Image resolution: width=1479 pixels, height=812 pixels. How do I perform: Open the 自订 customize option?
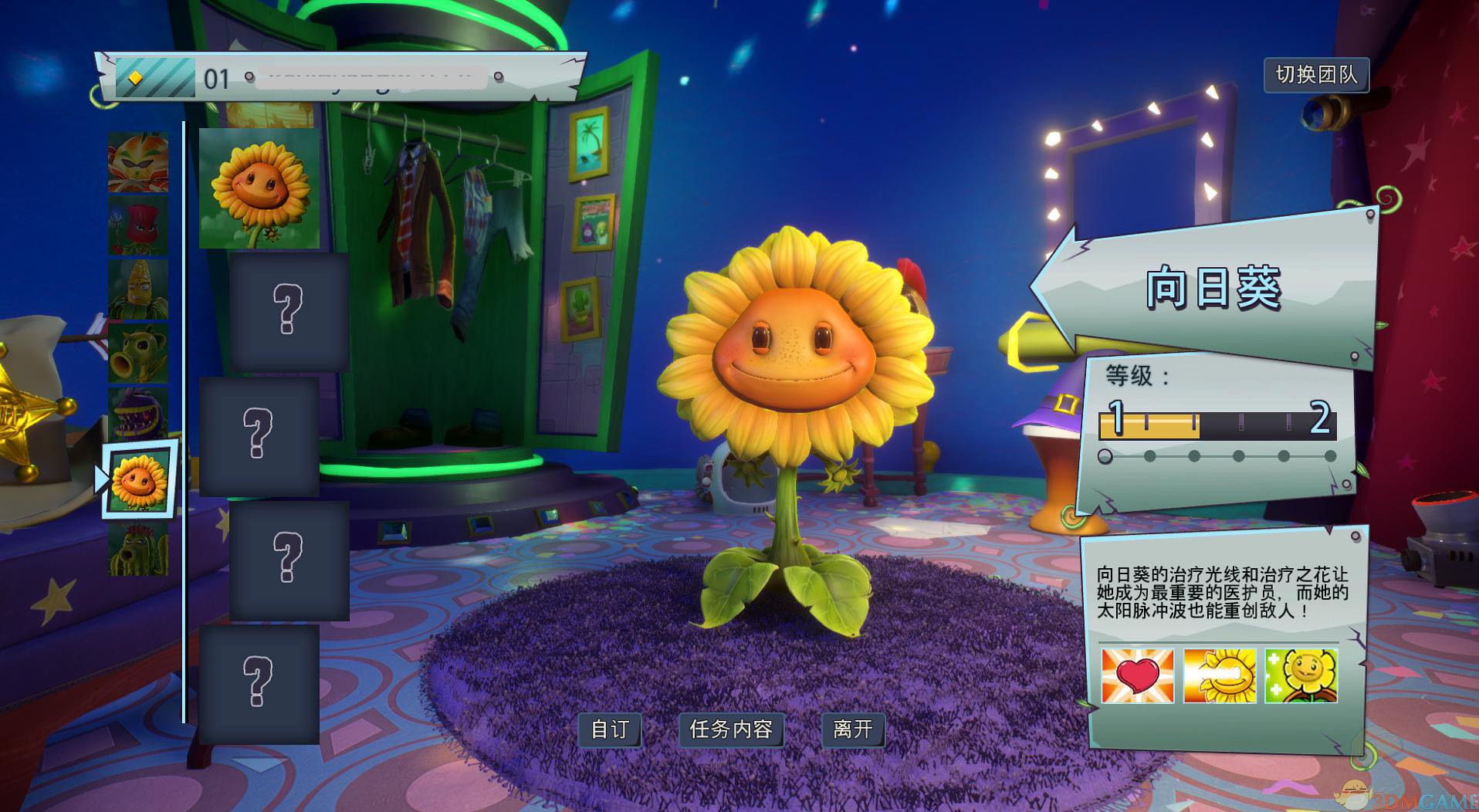610,729
